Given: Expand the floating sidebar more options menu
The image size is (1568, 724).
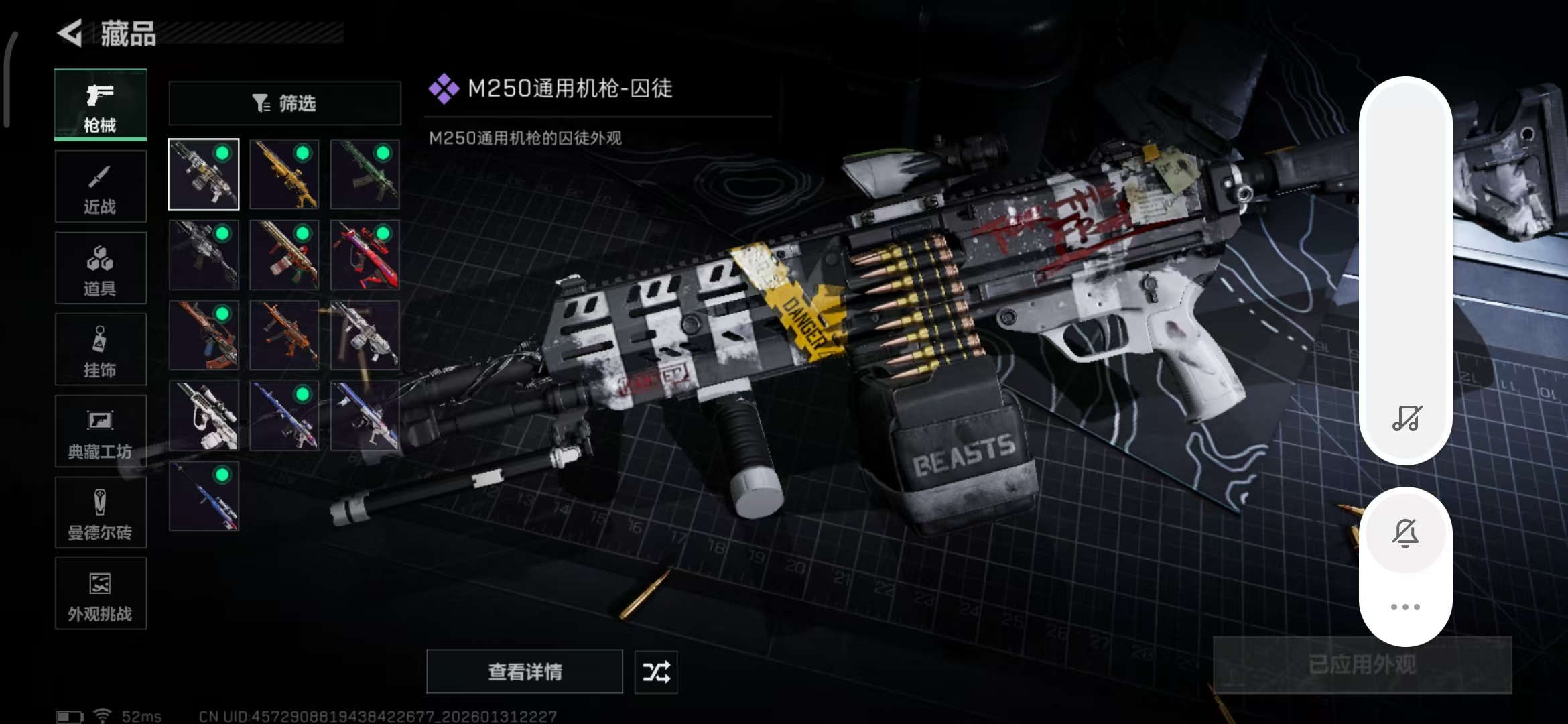Looking at the screenshot, I should [x=1405, y=605].
